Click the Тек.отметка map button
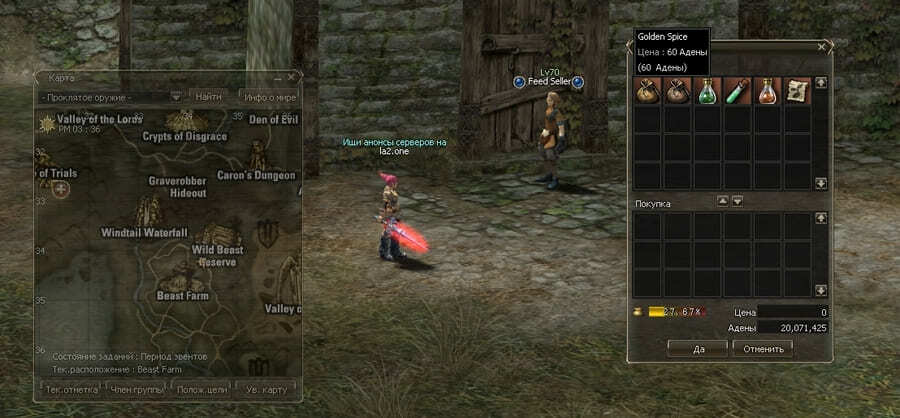 tap(72, 387)
